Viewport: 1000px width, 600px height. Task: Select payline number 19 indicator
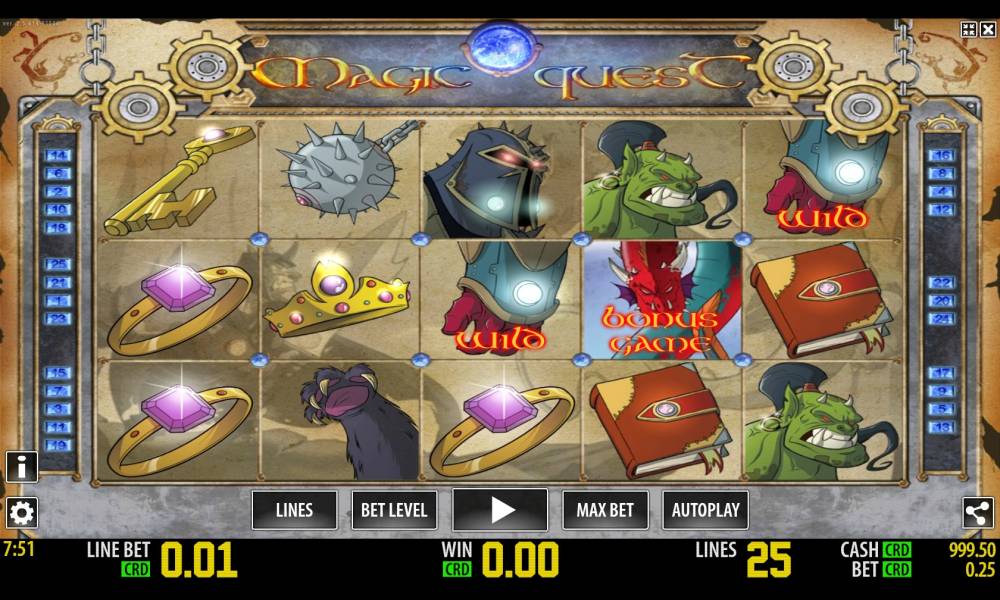click(57, 445)
